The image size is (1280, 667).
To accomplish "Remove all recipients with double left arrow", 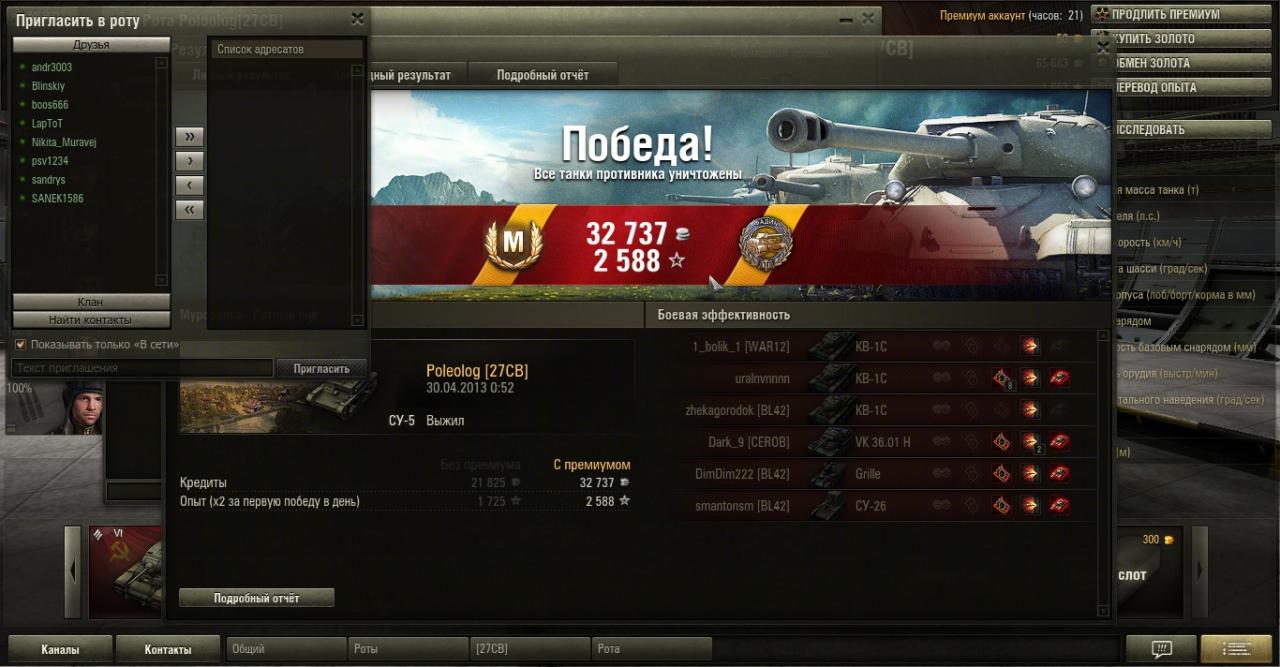I will [189, 209].
